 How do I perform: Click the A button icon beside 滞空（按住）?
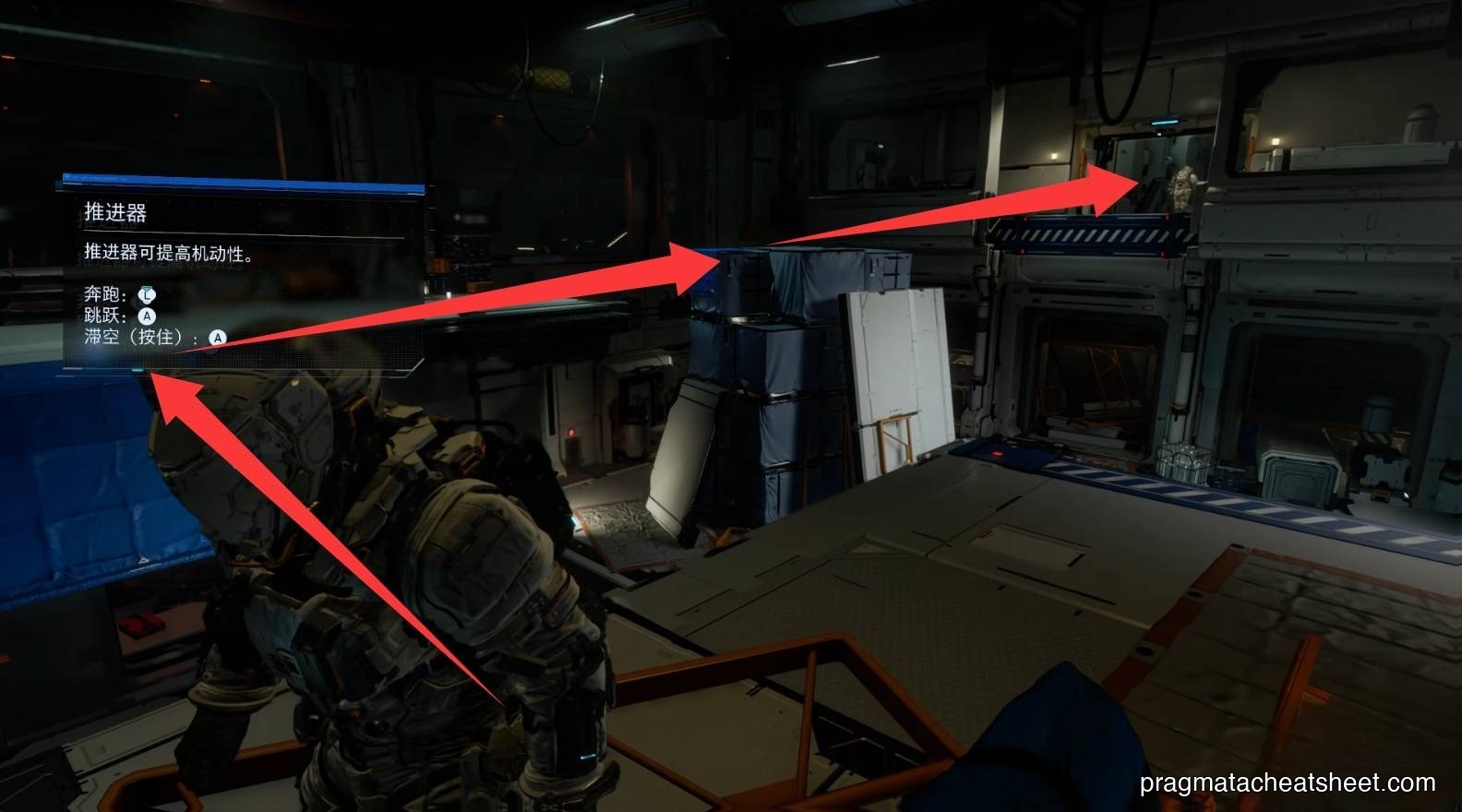(218, 337)
